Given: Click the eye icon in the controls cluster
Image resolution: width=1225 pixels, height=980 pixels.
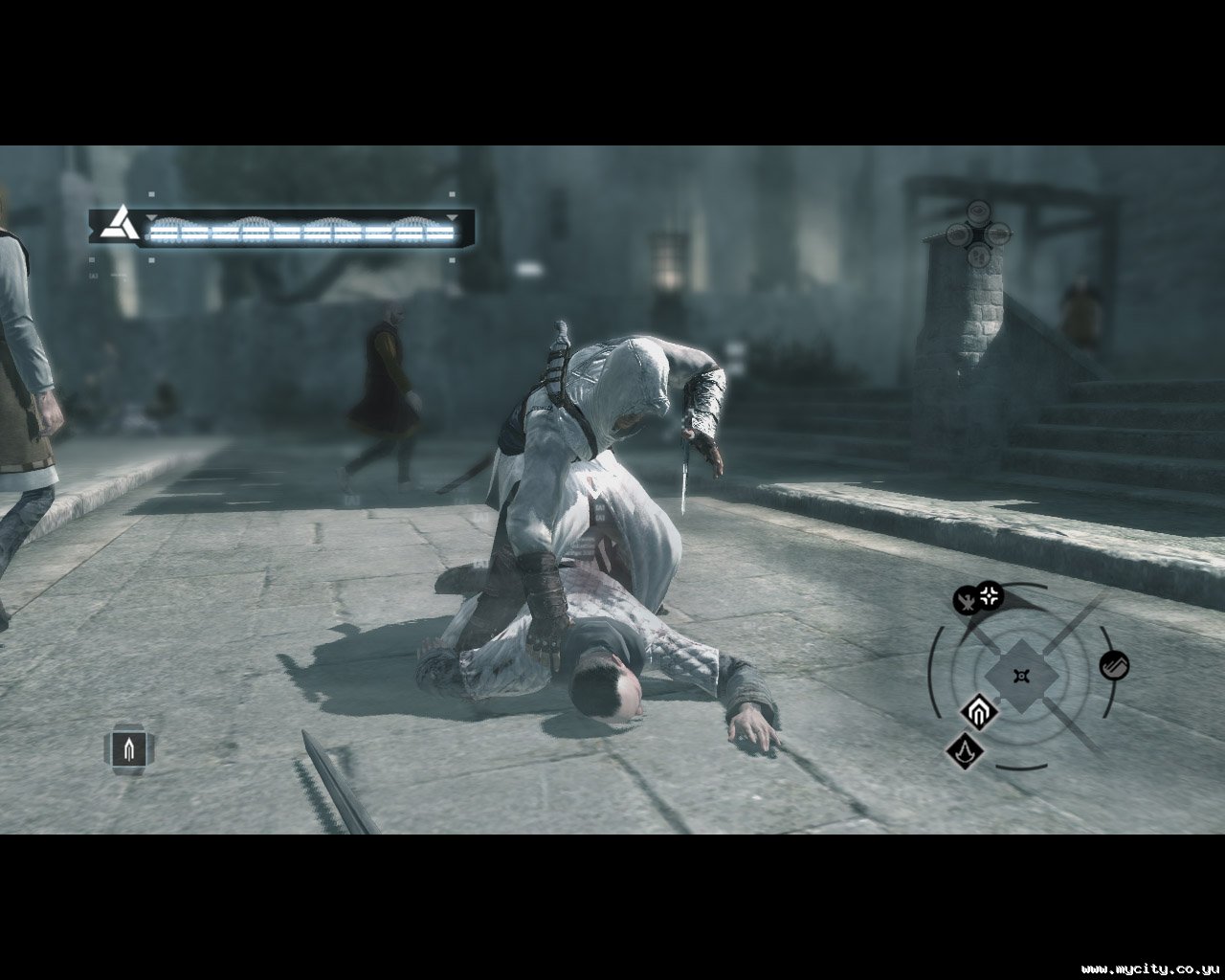Looking at the screenshot, I should [x=977, y=212].
